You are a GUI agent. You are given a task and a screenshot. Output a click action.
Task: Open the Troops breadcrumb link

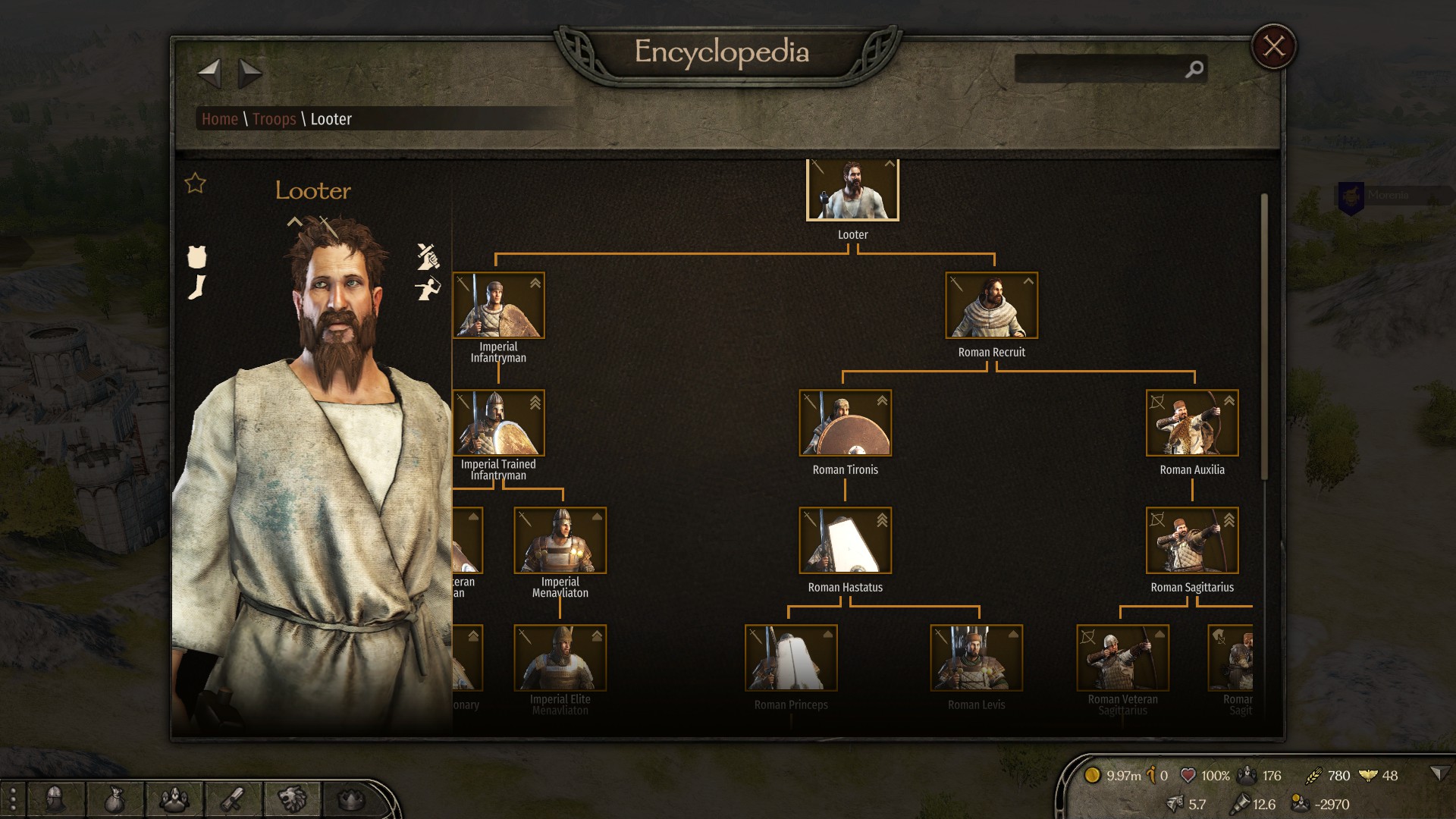click(x=274, y=119)
